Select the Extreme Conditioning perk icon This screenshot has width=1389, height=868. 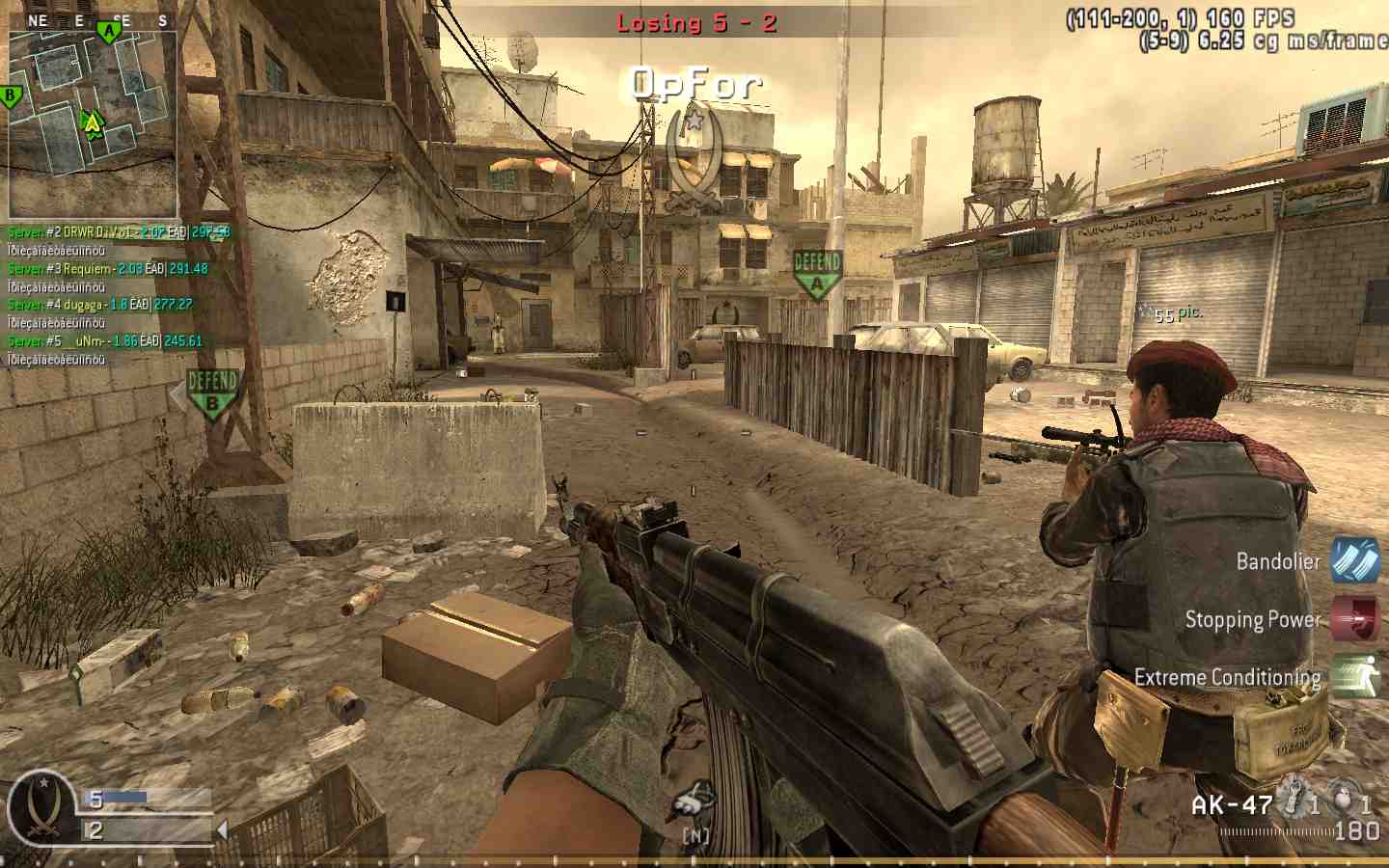(x=1357, y=676)
